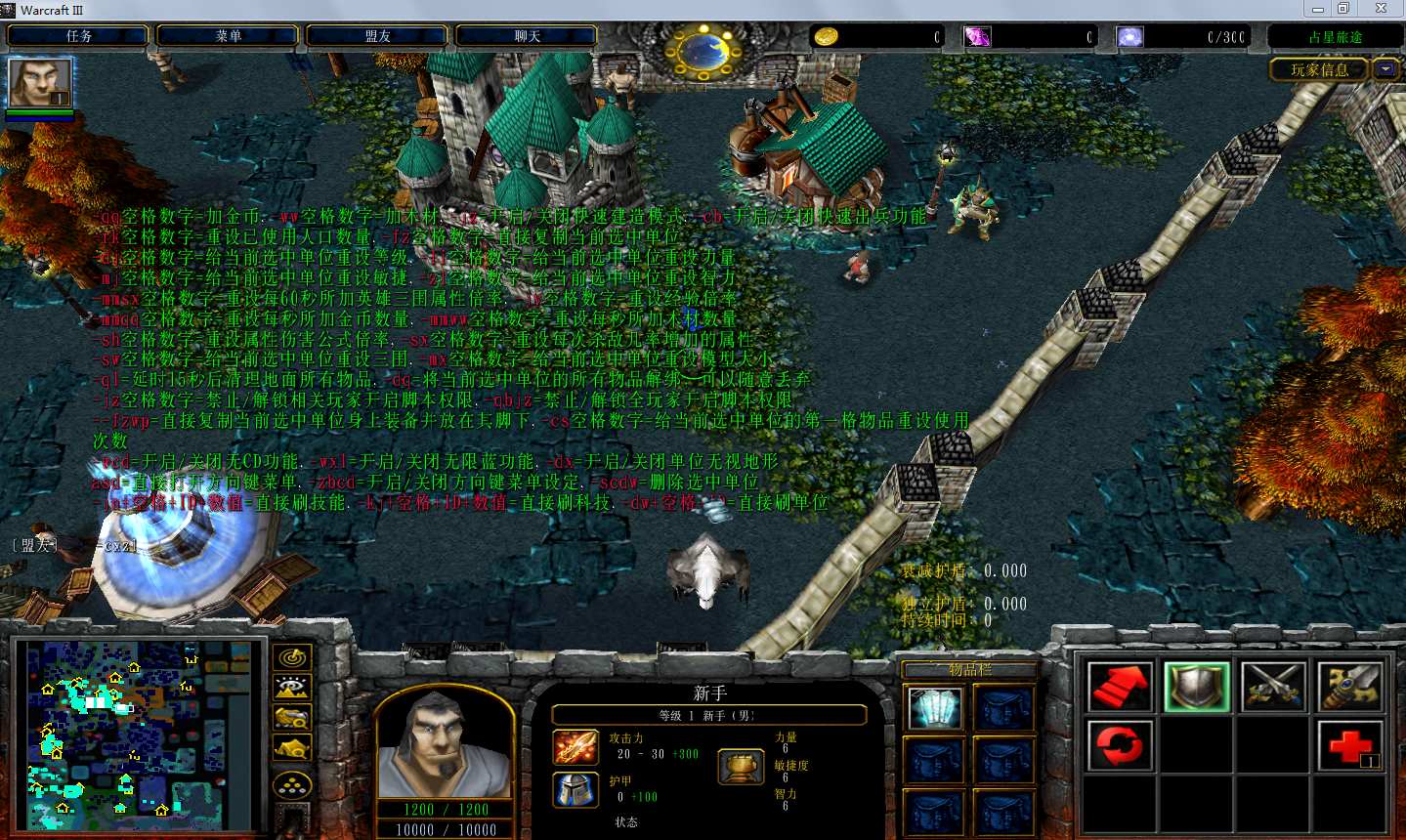Image resolution: width=1406 pixels, height=840 pixels.
Task: Select the hero portrait icon at top-left
Action: (x=40, y=83)
